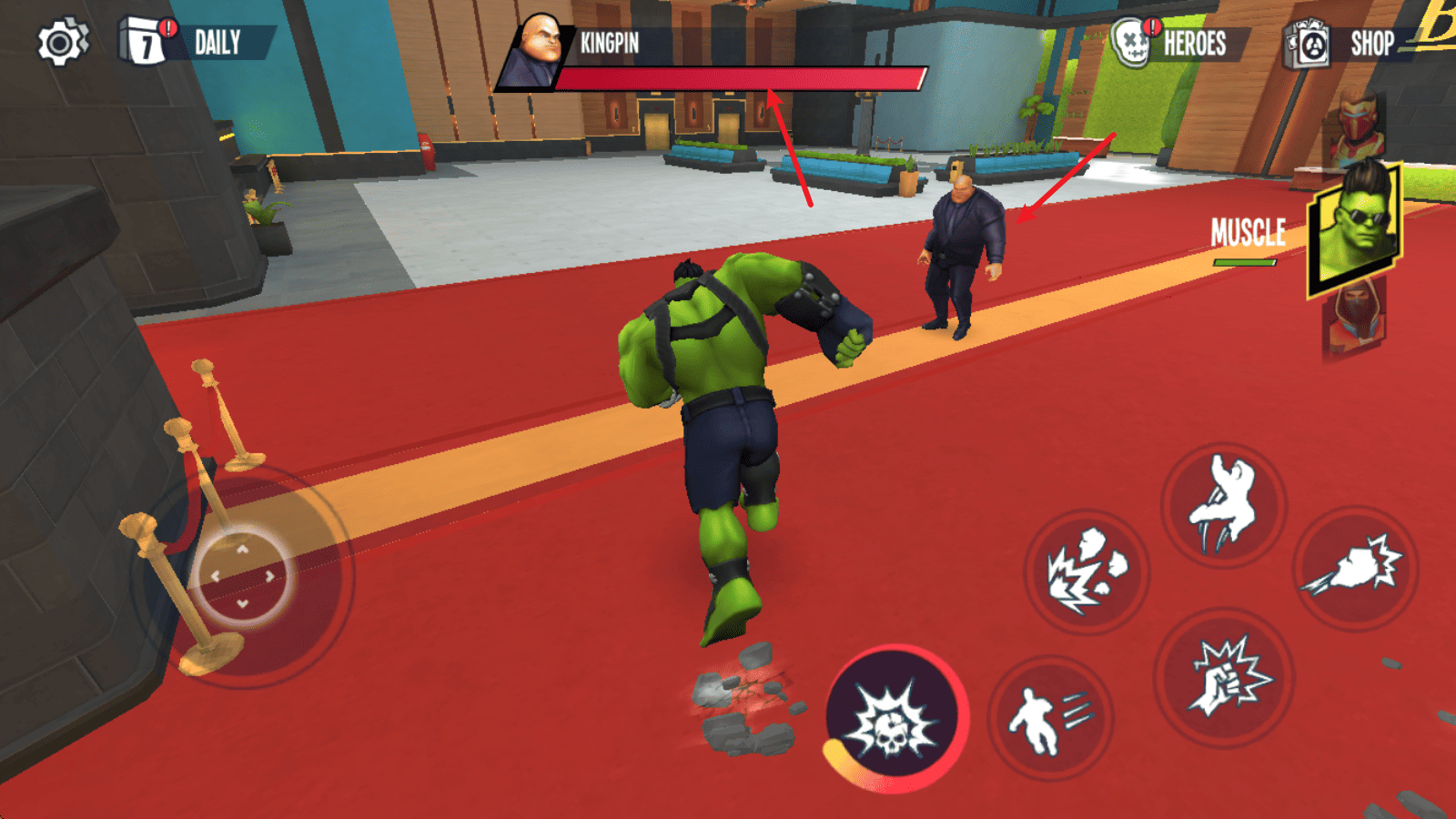
Task: Use the dash sprint ability
Action: pyautogui.click(x=1049, y=719)
